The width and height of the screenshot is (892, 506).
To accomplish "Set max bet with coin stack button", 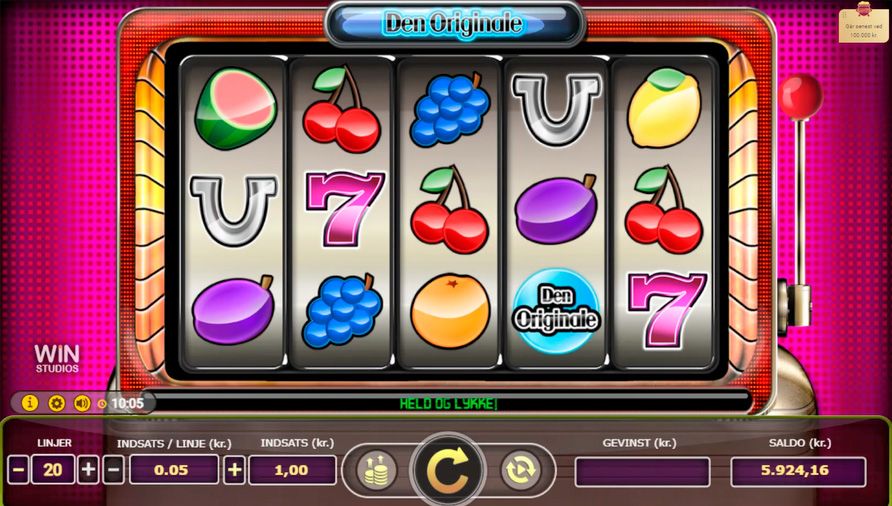I will pyautogui.click(x=376, y=470).
